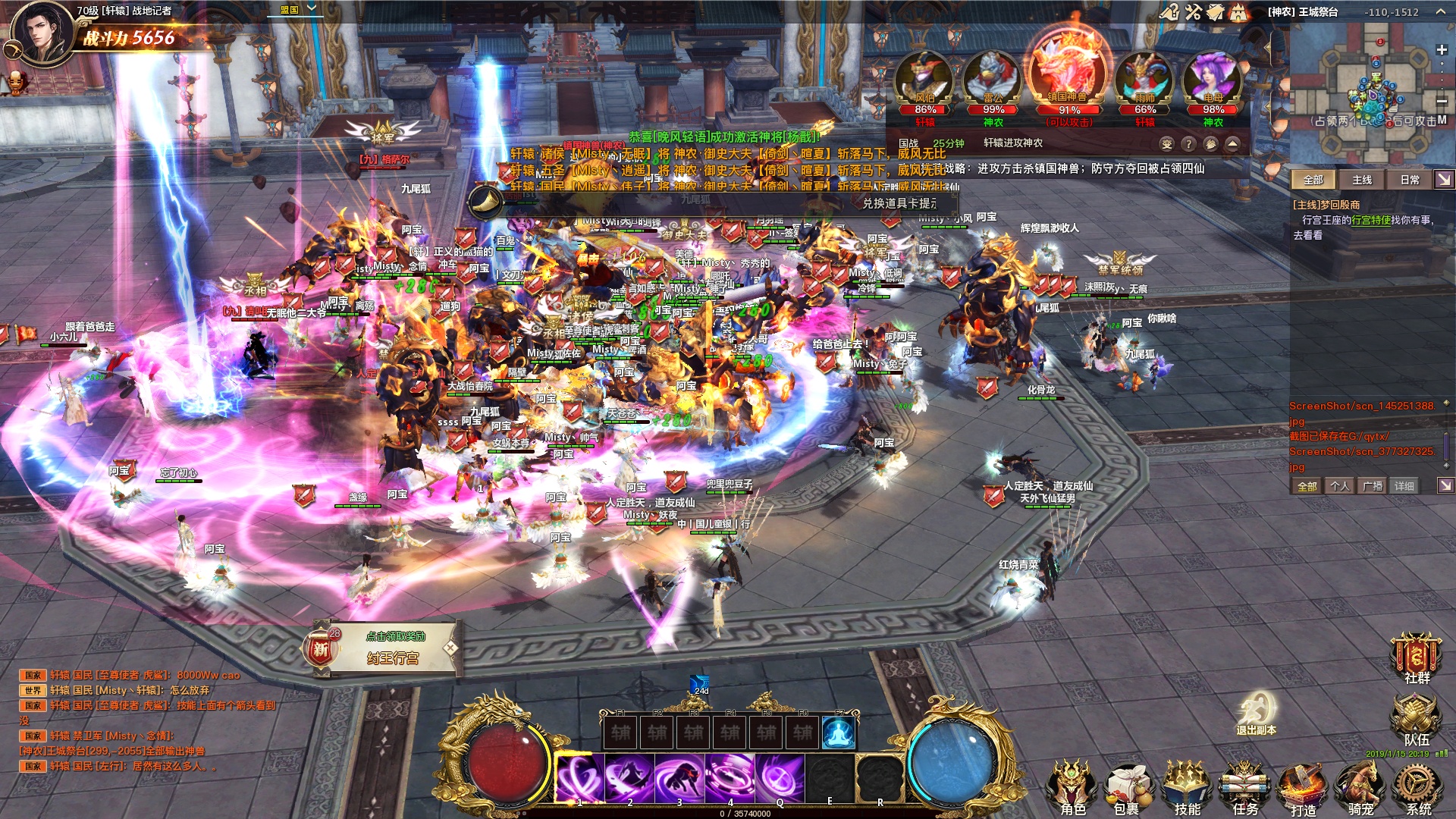Cast the purple orb skill in the Q slot
The width and height of the screenshot is (1456, 819).
[780, 778]
